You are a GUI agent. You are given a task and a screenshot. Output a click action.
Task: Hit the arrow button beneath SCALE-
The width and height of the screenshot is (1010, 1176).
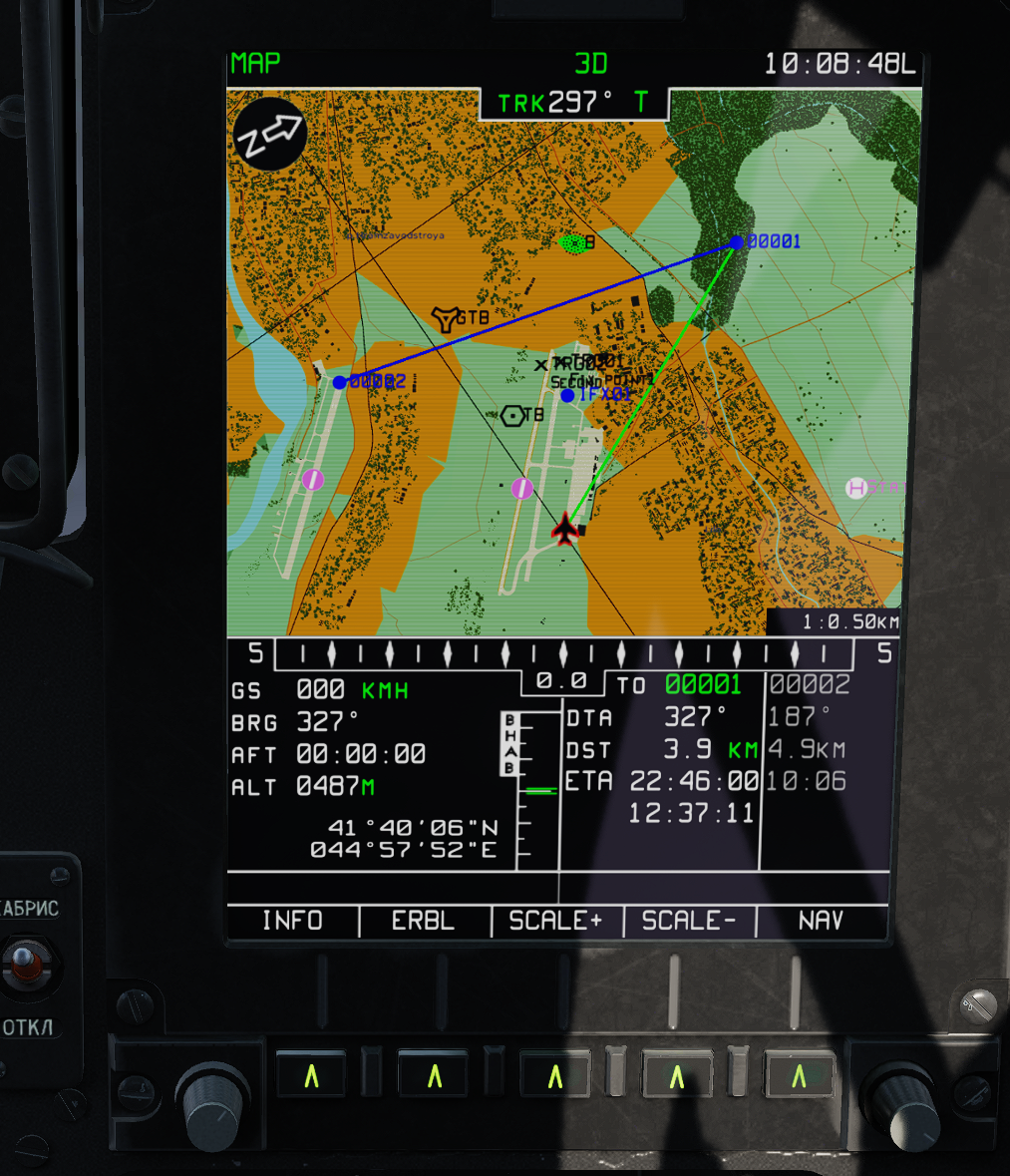[677, 1076]
